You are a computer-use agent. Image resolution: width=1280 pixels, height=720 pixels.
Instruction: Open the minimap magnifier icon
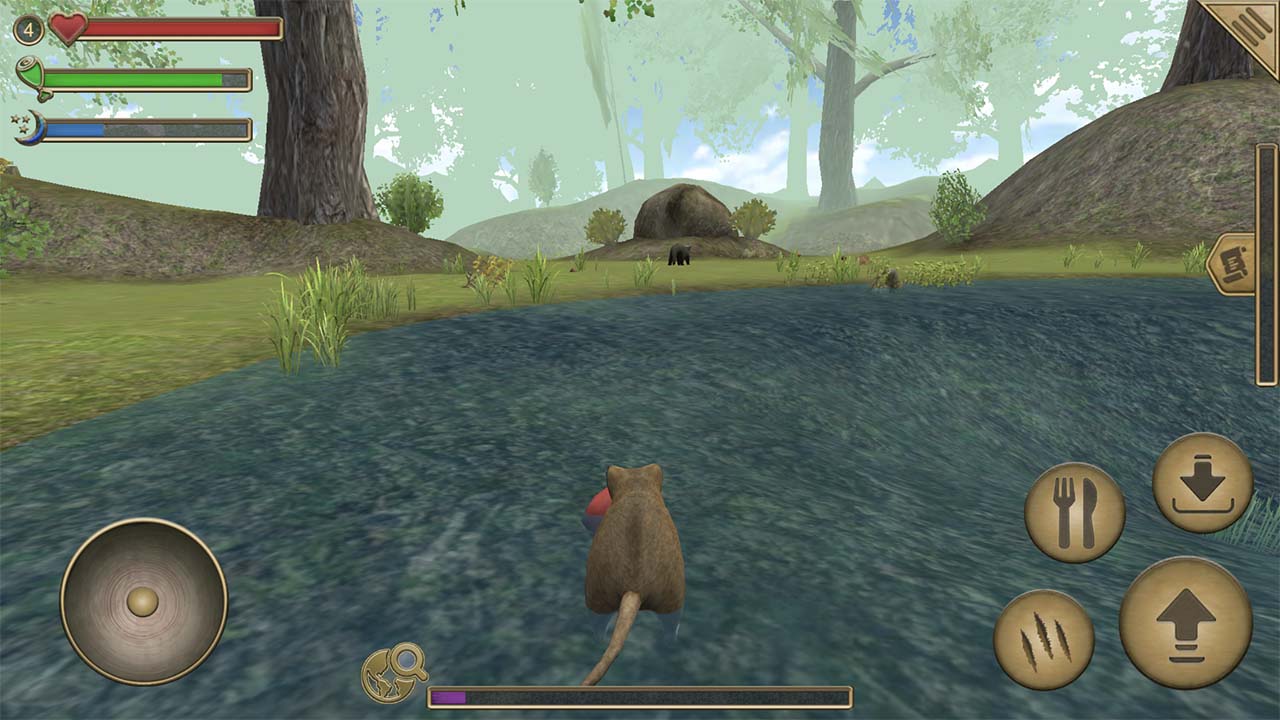click(x=392, y=674)
